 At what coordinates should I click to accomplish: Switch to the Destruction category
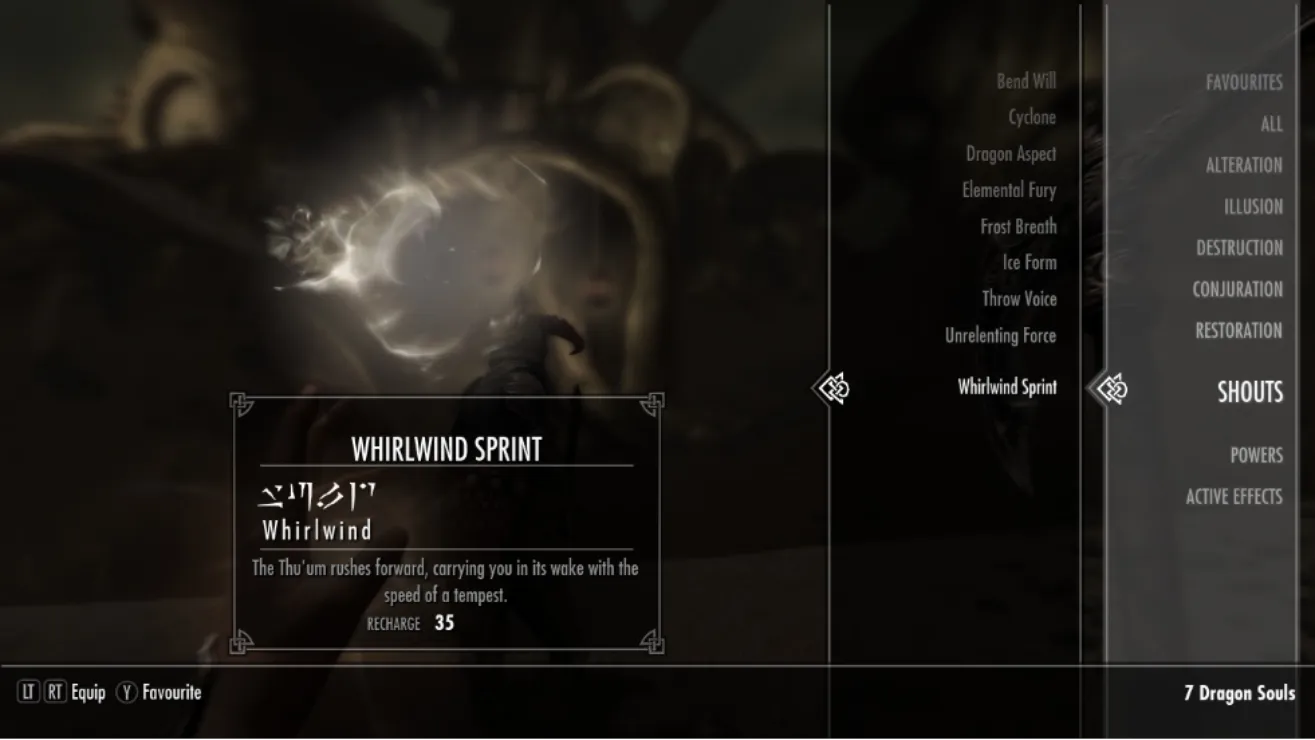(x=1238, y=248)
